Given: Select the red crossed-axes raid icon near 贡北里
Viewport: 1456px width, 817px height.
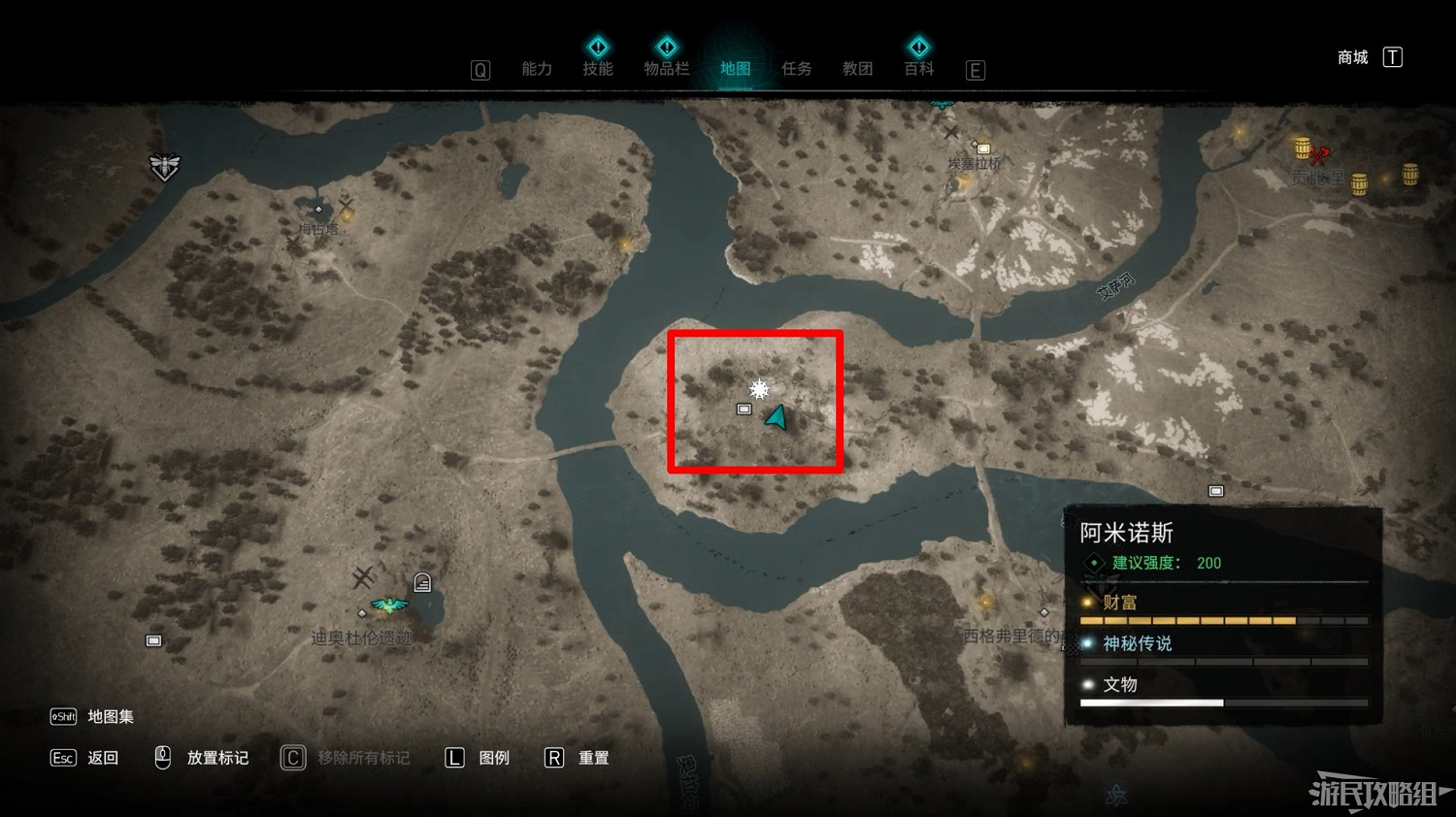Looking at the screenshot, I should tap(1318, 155).
